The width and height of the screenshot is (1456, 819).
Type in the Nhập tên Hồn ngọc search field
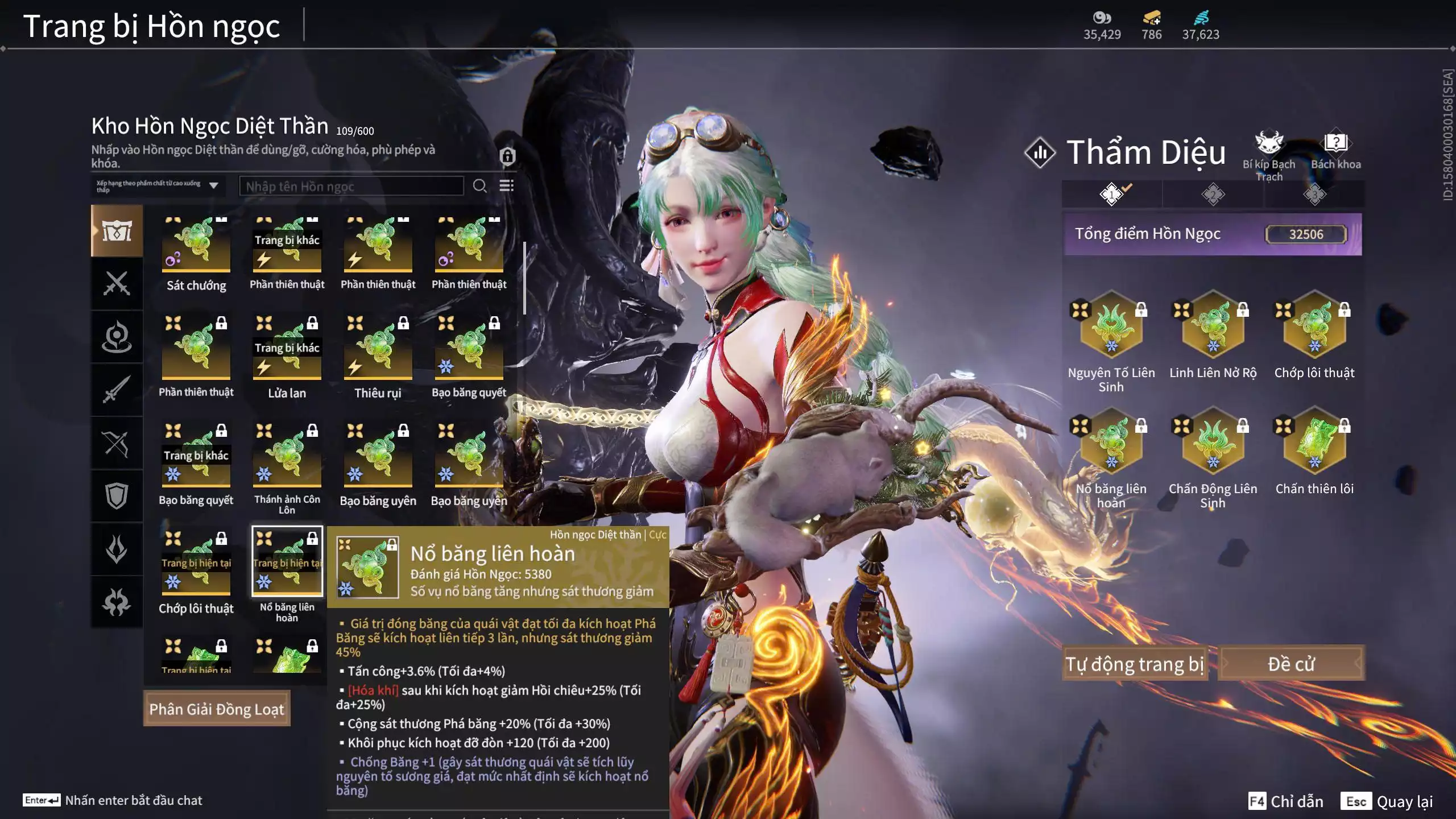click(x=351, y=187)
